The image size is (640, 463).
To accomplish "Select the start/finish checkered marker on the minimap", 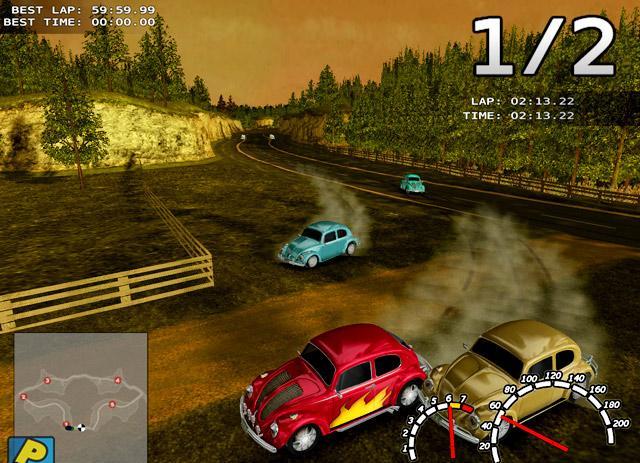I will point(81,427).
